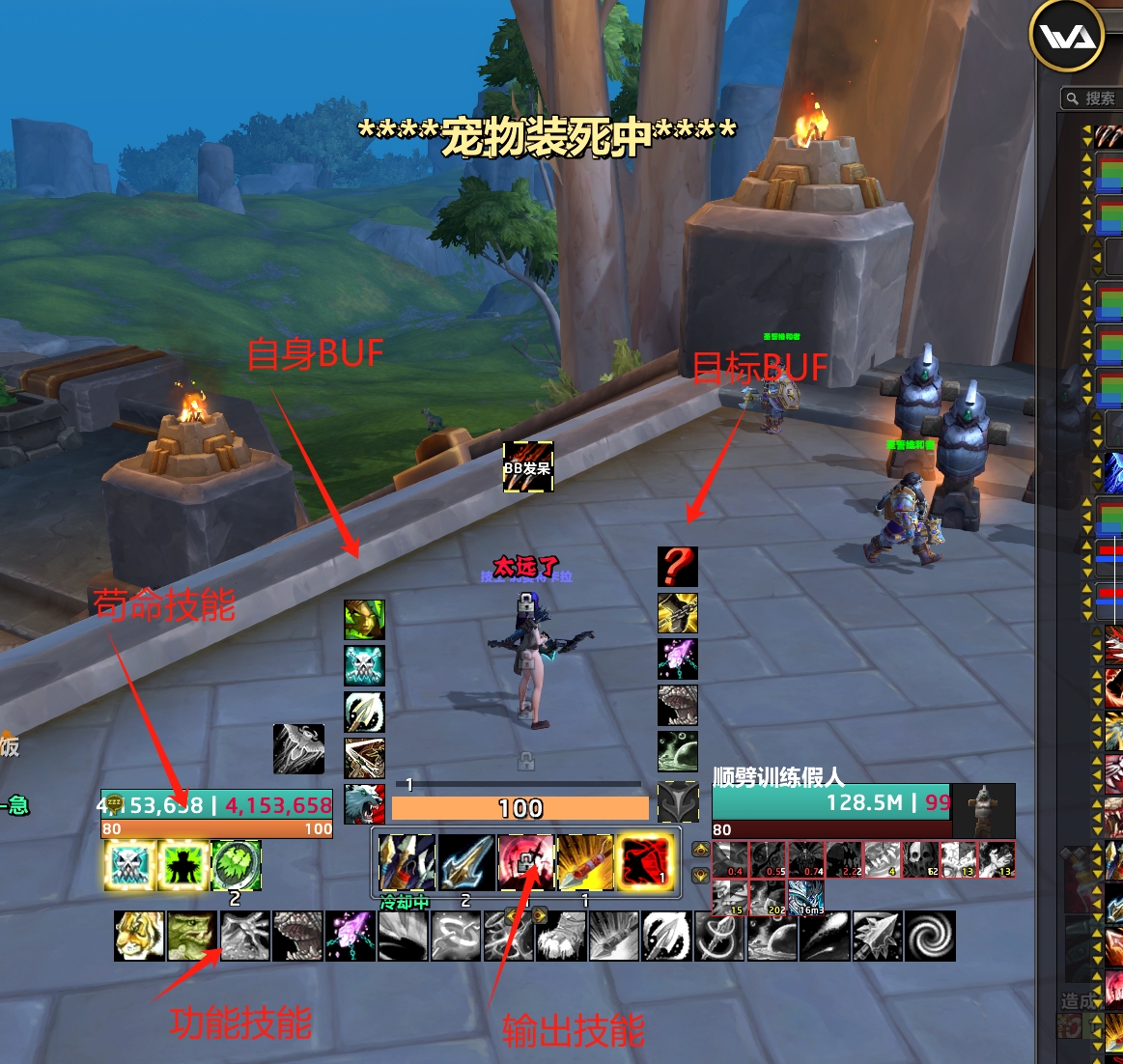Activate the glowing red archer silhouette ability
Viewport: 1123px width, 1064px height.
pyautogui.click(x=644, y=862)
